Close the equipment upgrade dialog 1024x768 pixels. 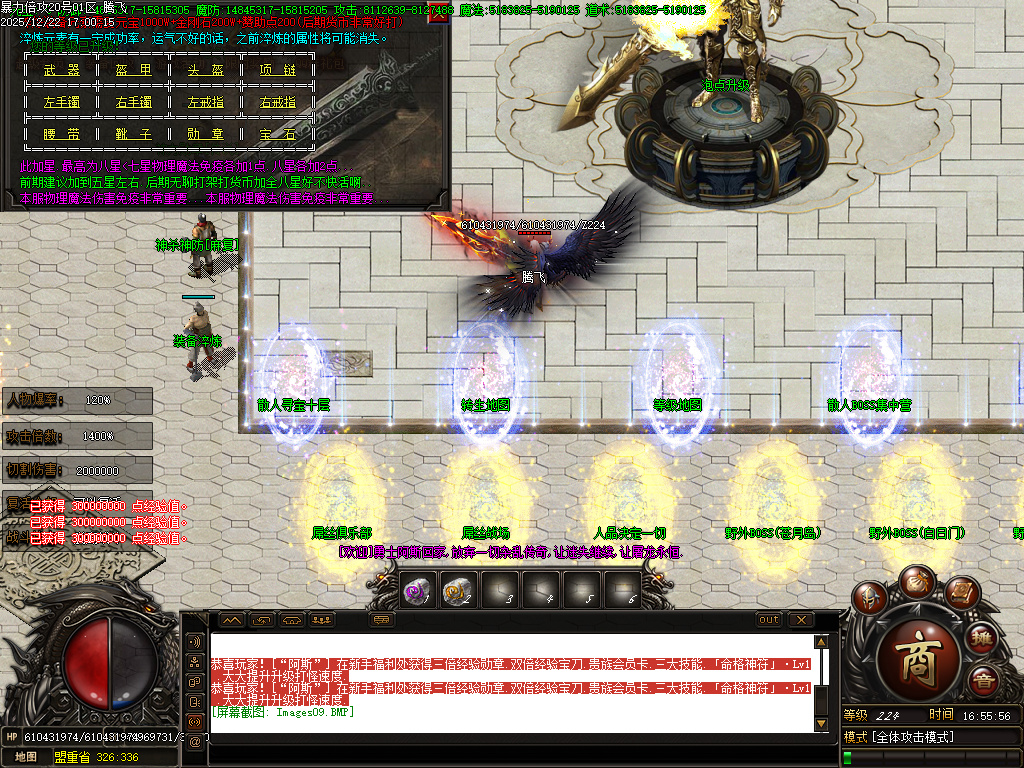[438, 14]
